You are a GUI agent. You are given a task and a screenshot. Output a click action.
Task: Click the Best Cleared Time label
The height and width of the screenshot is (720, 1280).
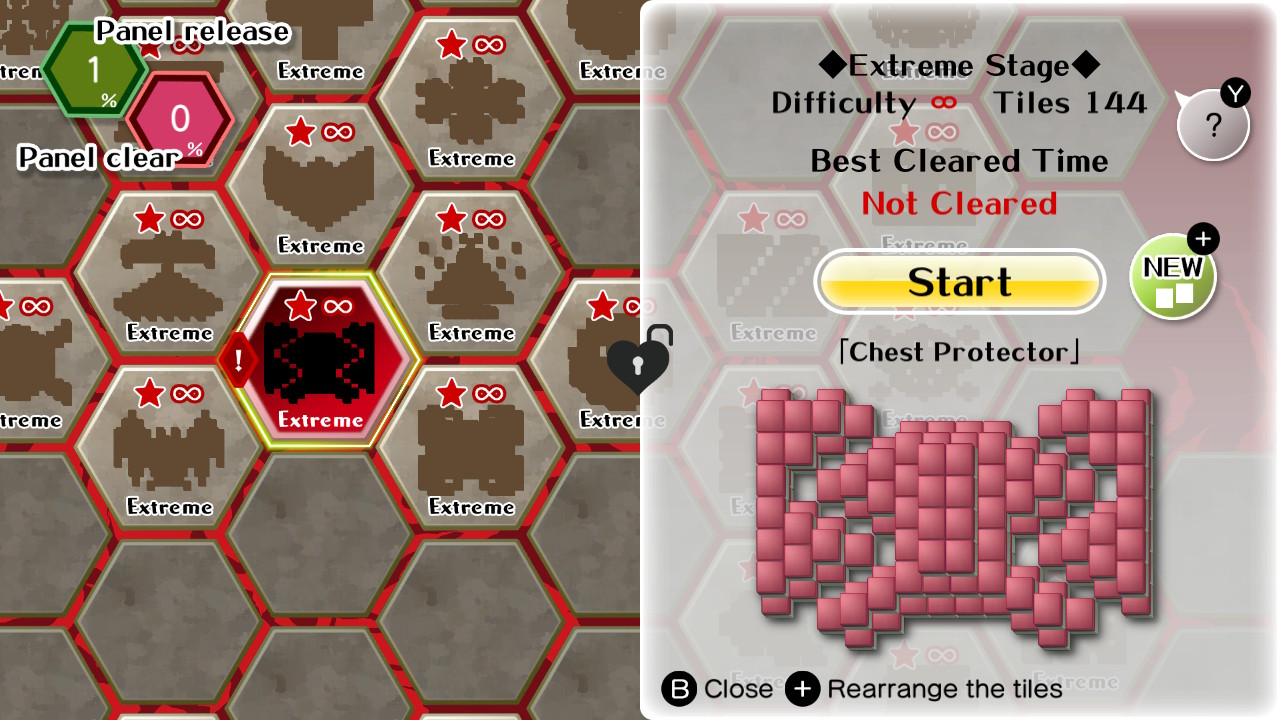[959, 161]
